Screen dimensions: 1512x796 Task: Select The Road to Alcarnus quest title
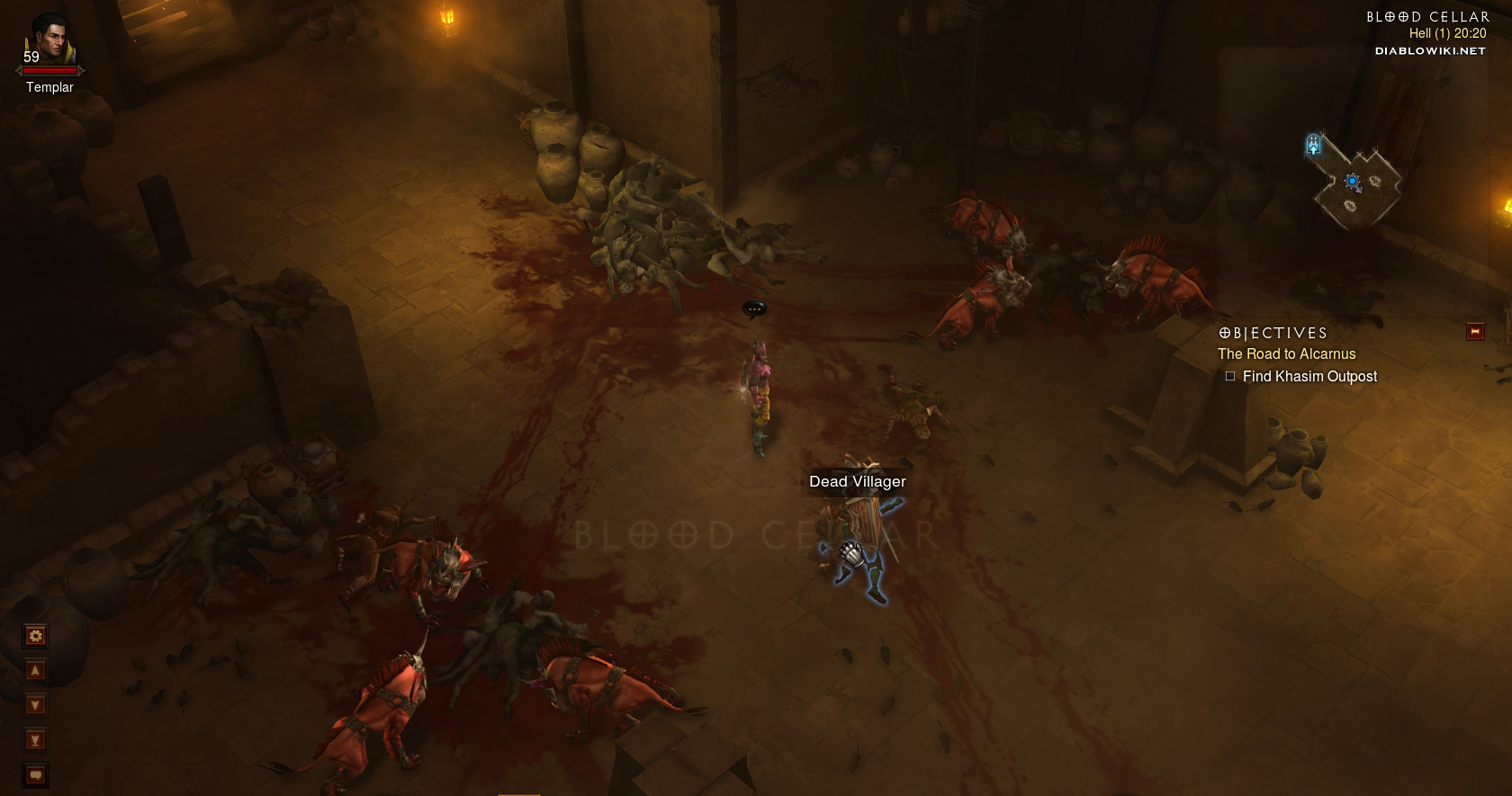[x=1286, y=354]
